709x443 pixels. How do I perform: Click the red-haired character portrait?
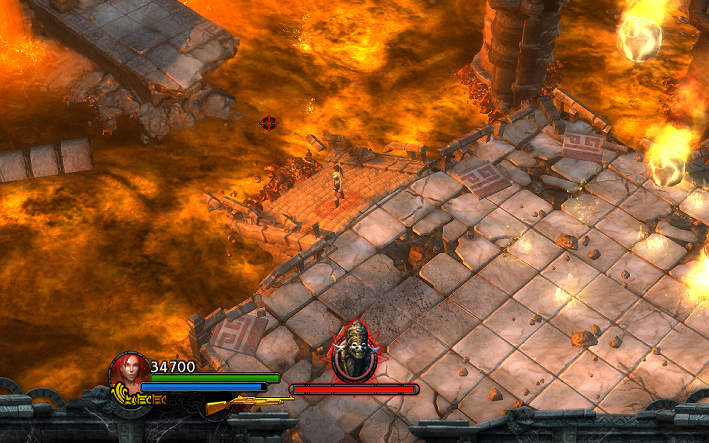coord(129,371)
